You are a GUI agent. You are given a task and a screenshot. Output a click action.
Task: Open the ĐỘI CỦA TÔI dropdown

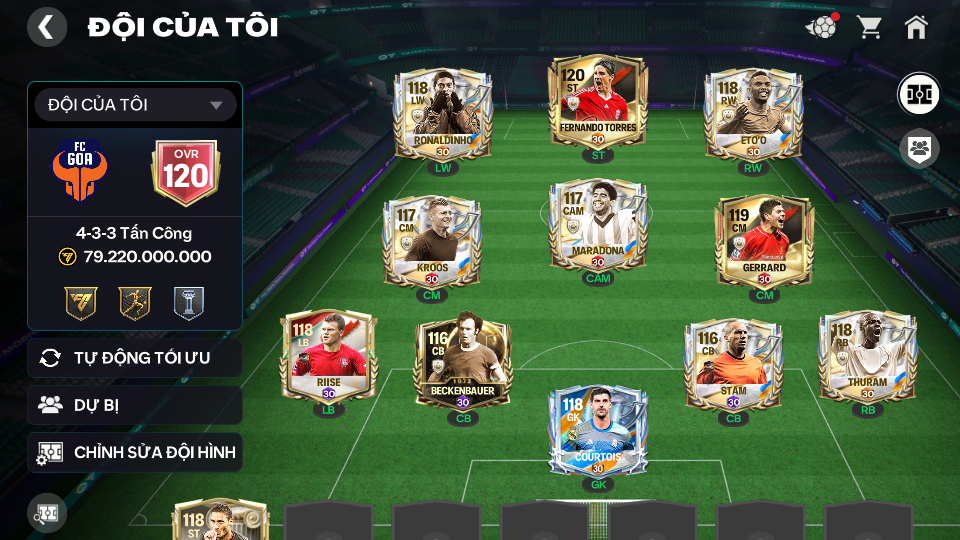(x=135, y=105)
